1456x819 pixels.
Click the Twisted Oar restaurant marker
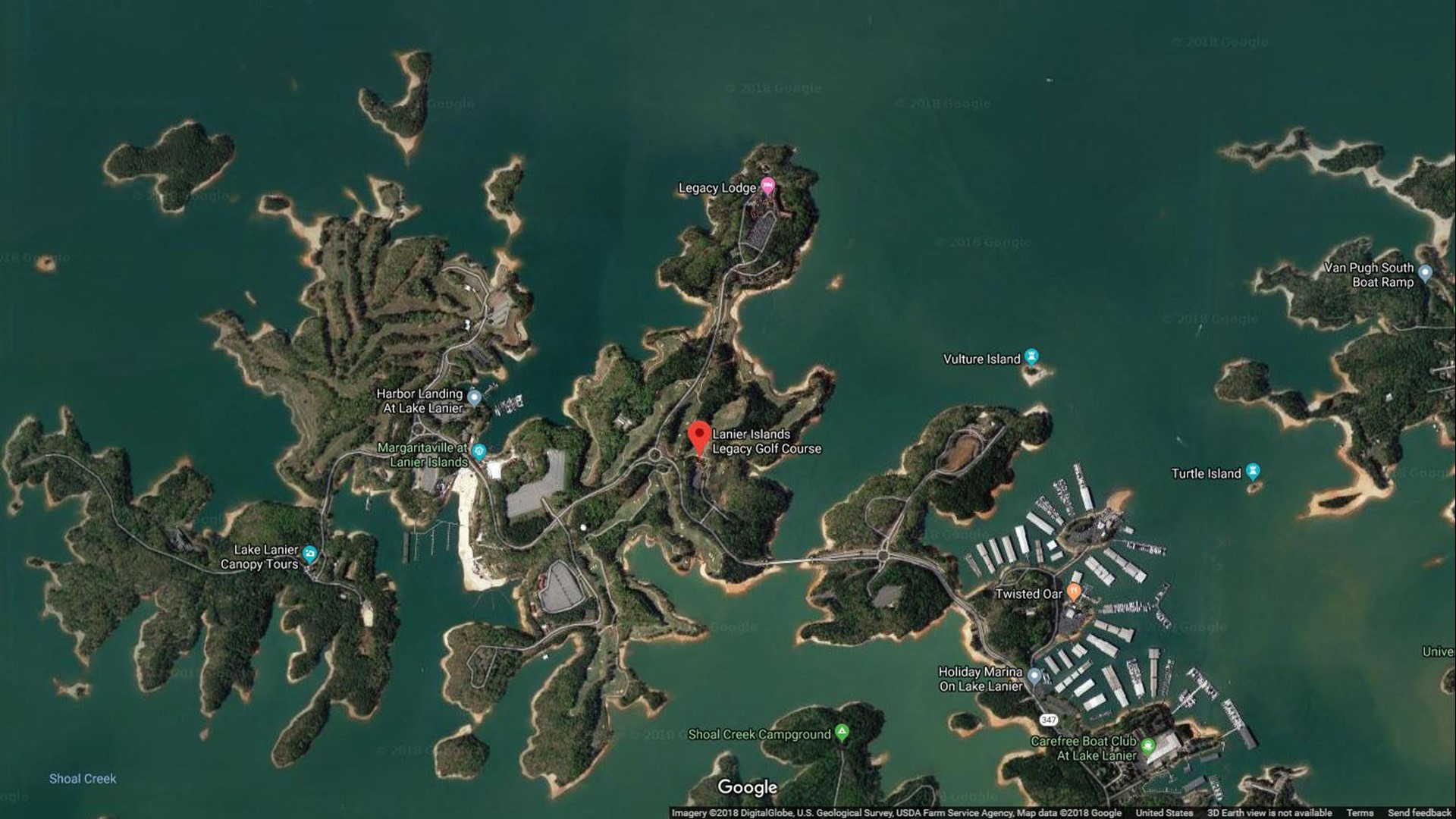pyautogui.click(x=1074, y=591)
